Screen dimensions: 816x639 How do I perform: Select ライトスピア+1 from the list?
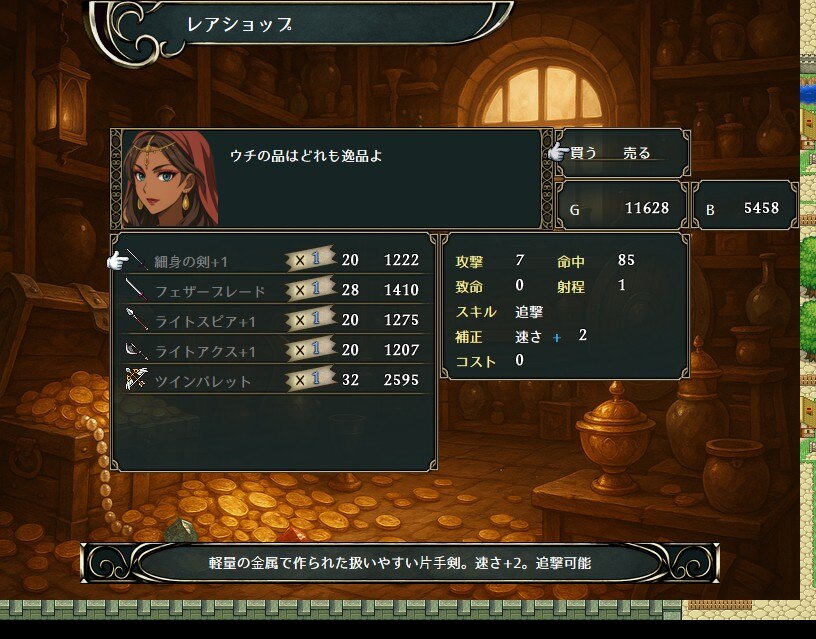[205, 321]
